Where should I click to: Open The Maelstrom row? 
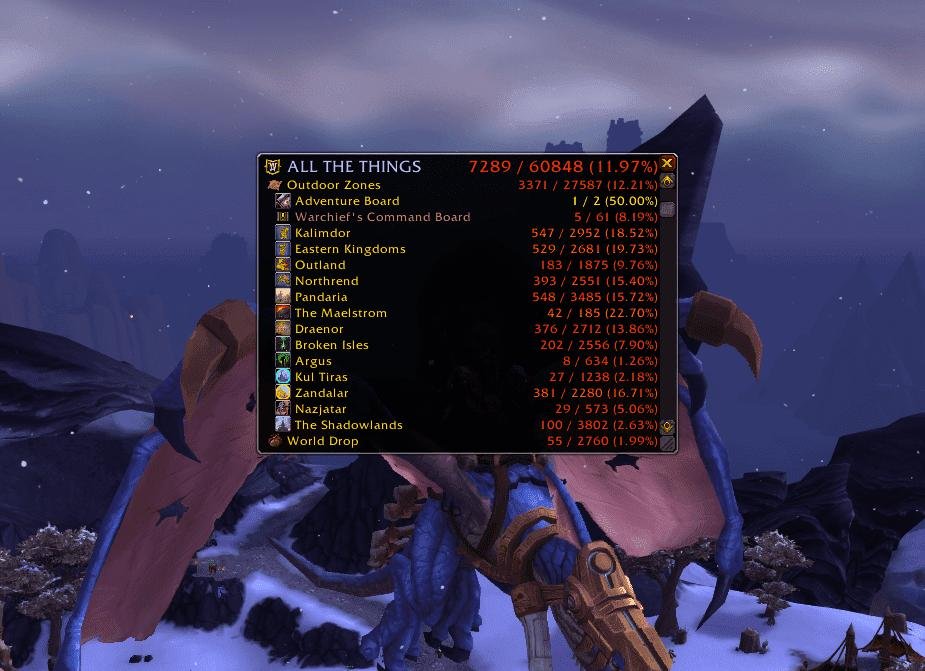340,313
